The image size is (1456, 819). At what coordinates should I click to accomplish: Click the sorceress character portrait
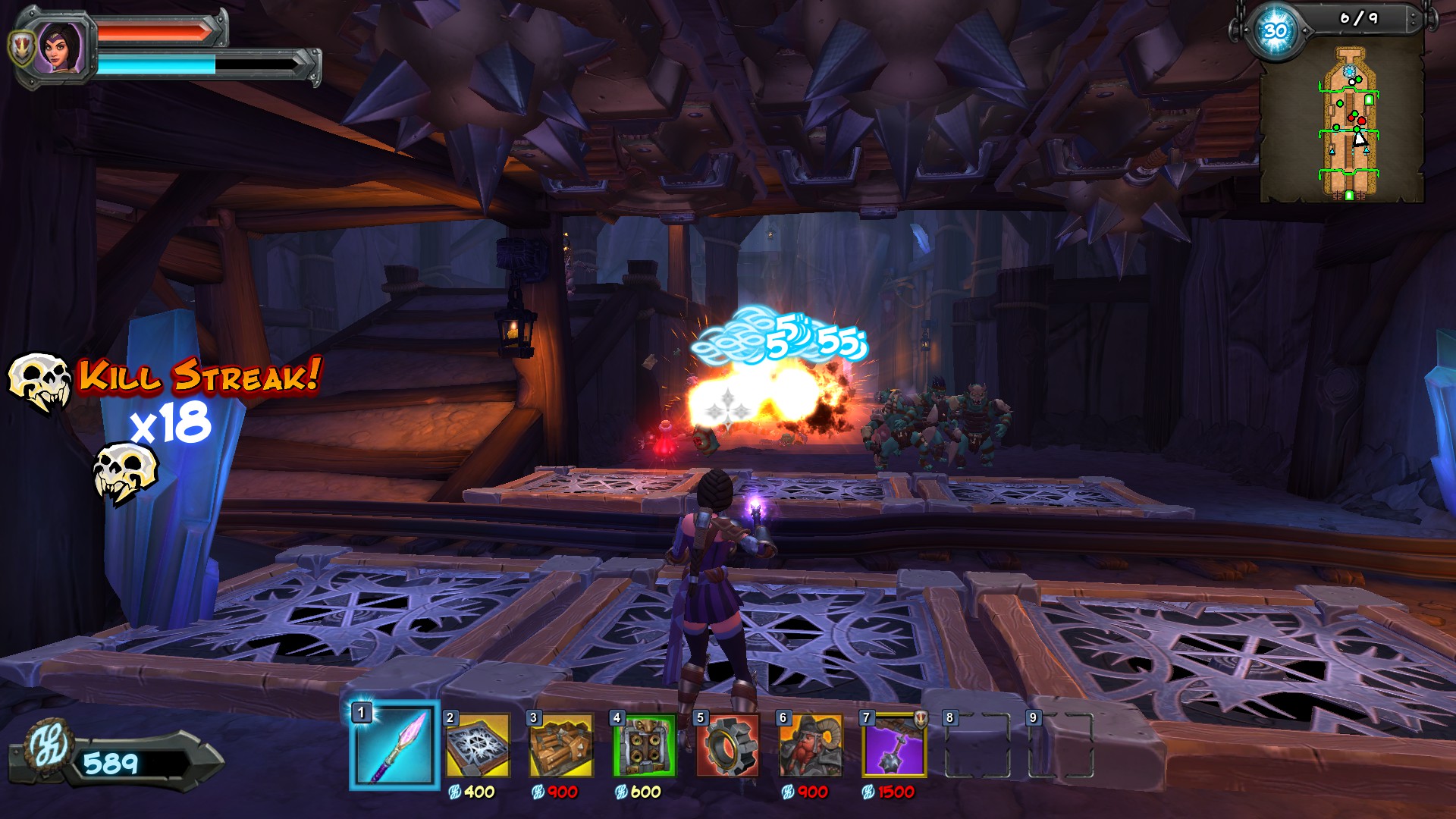tap(61, 47)
